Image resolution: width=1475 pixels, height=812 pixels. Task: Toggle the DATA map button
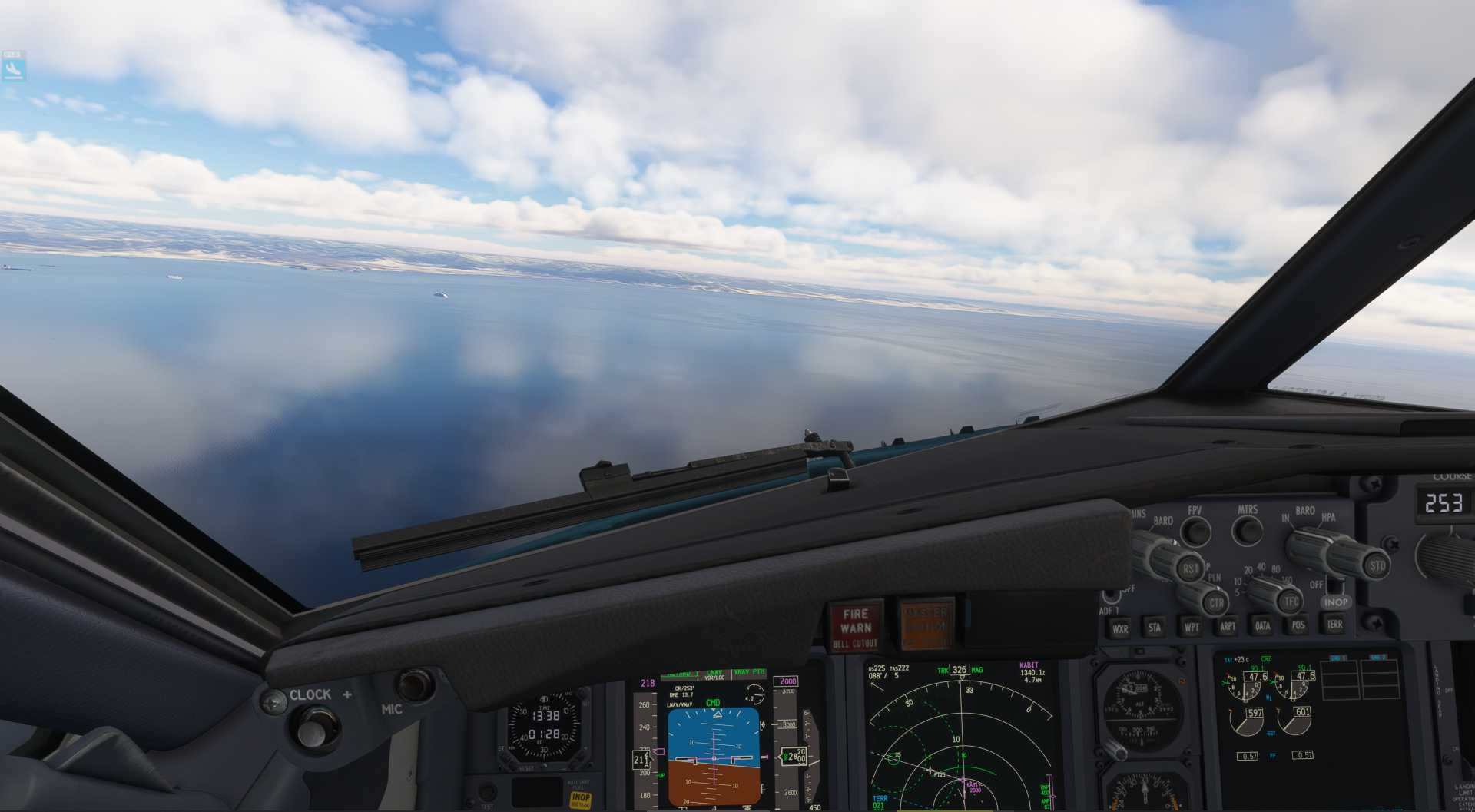pos(1262,625)
